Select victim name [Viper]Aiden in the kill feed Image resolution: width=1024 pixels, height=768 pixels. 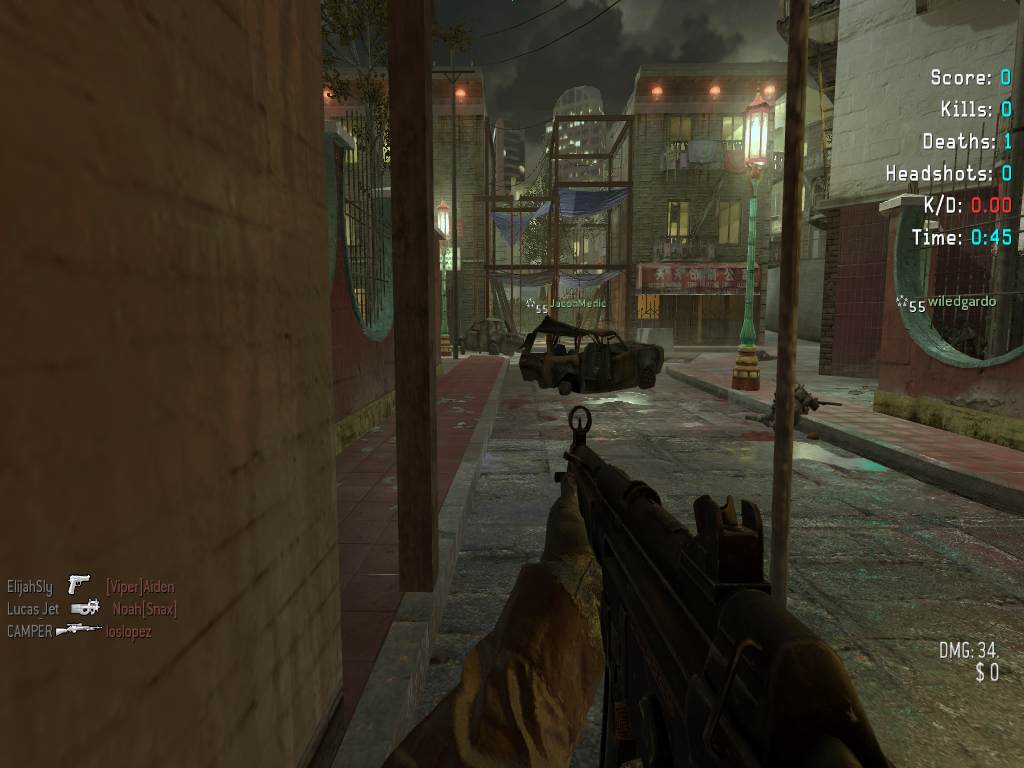pos(140,587)
